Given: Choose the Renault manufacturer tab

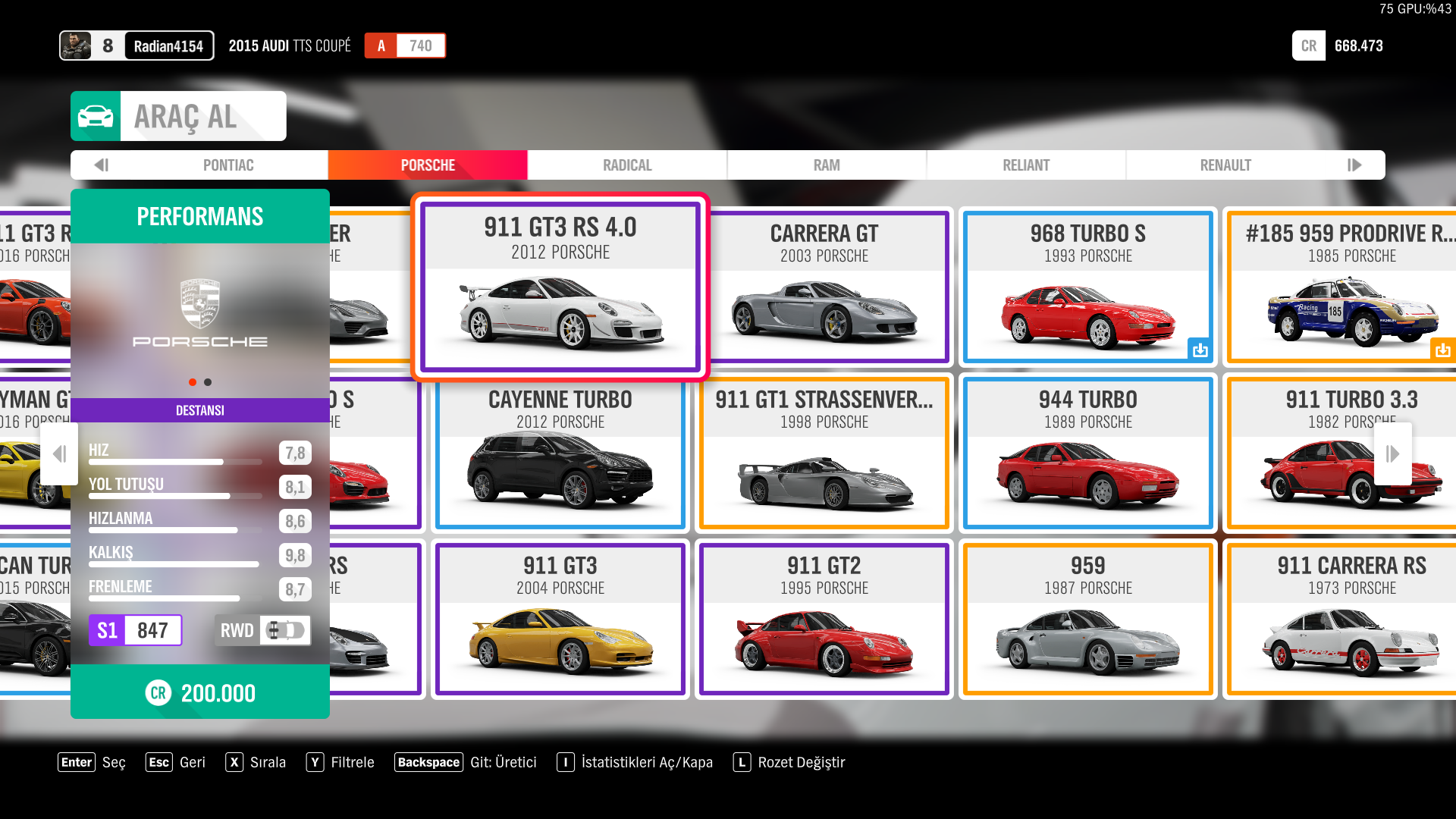Looking at the screenshot, I should coord(1225,165).
